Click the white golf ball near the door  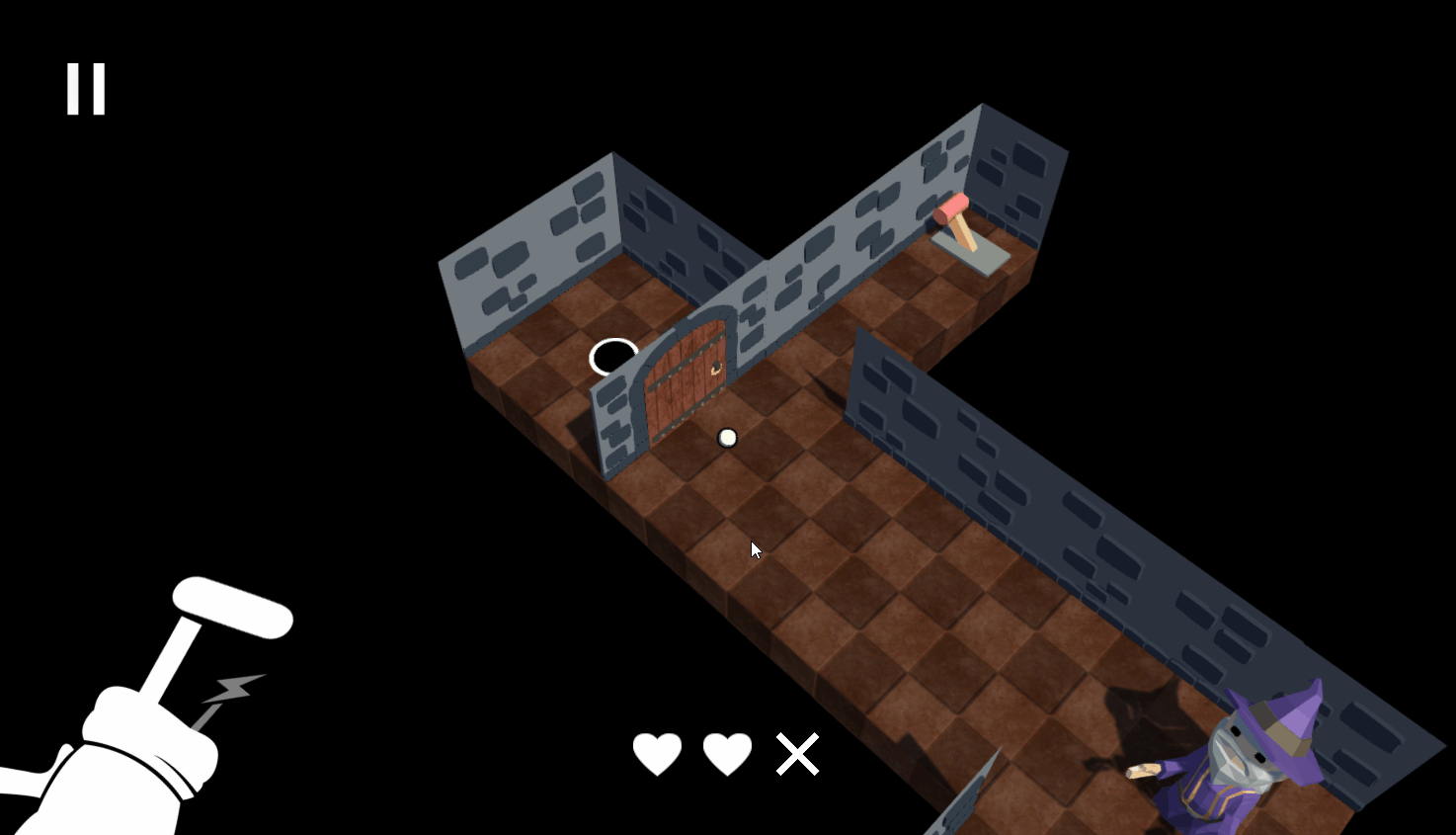[728, 437]
